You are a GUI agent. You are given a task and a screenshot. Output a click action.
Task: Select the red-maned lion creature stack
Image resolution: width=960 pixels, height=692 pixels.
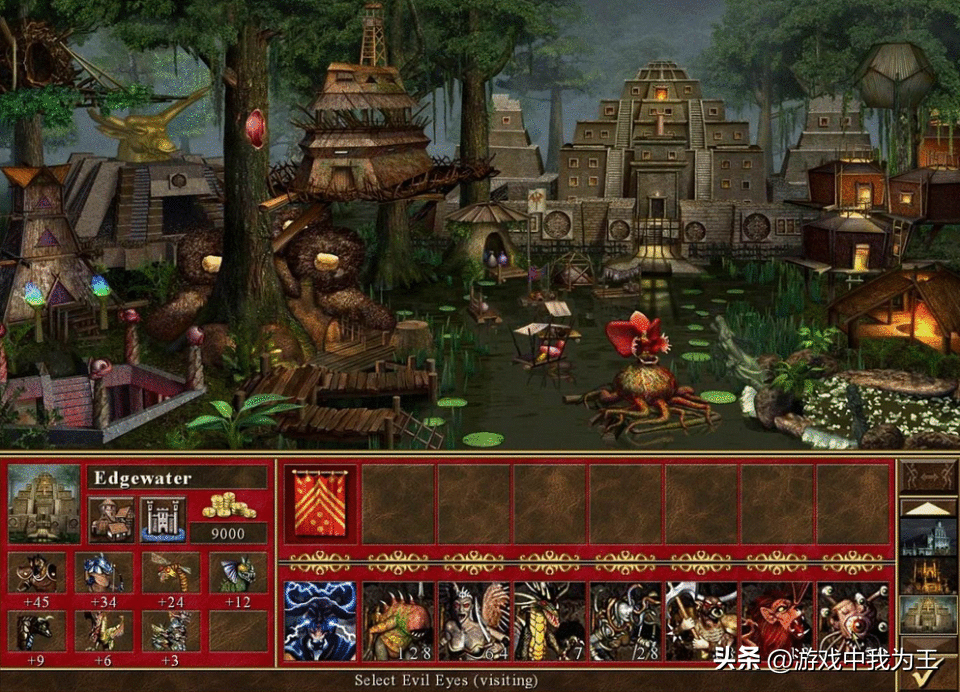[x=777, y=621]
